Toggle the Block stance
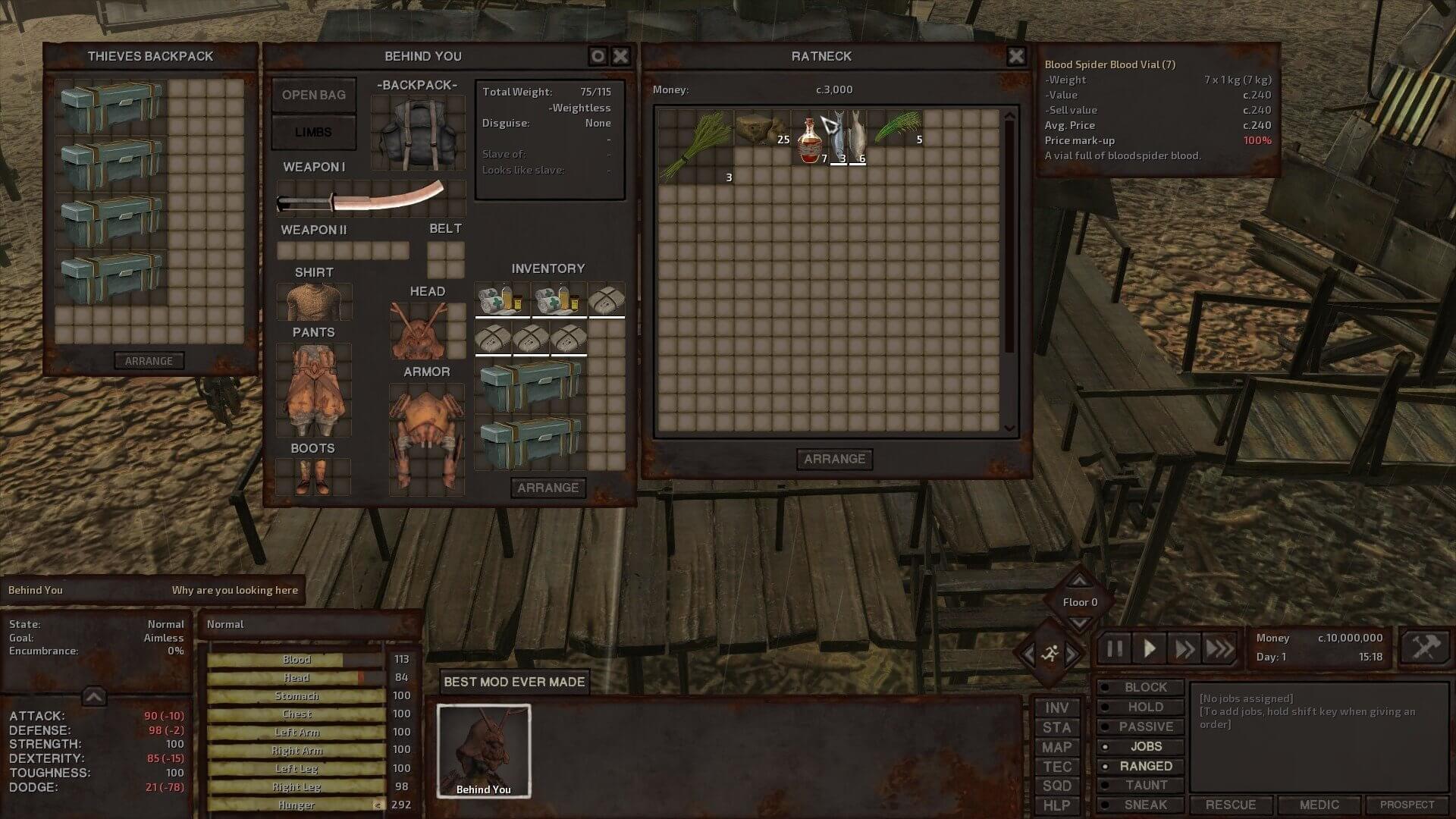The image size is (1456, 819). click(x=1145, y=687)
